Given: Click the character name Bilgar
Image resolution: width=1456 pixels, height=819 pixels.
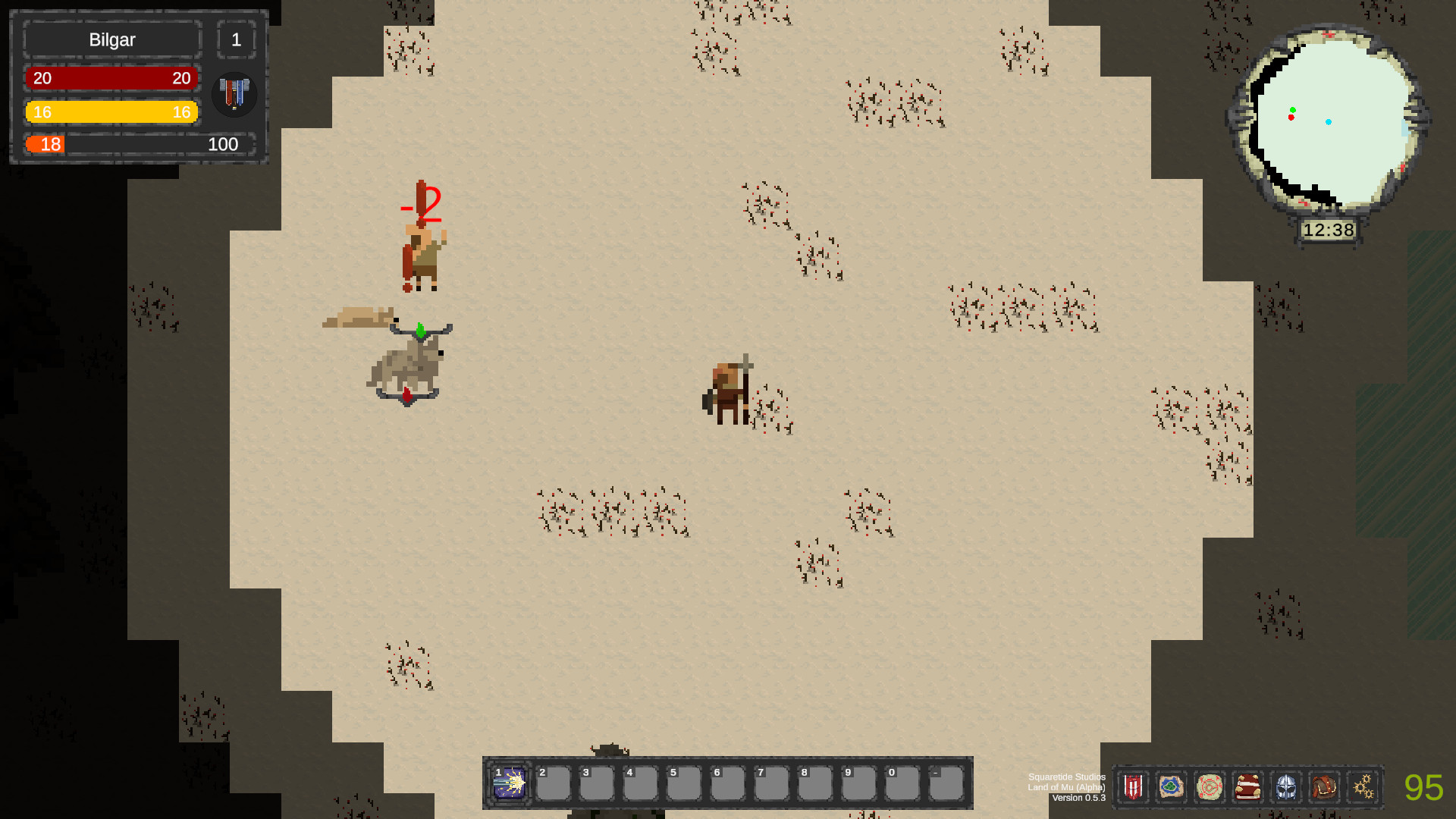Looking at the screenshot, I should 111,39.
